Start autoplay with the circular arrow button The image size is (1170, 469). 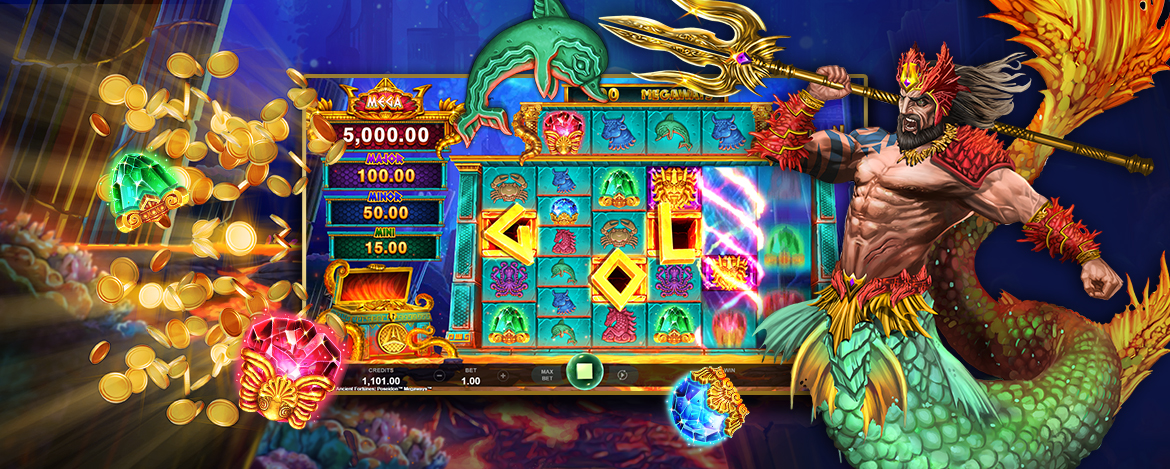(x=622, y=375)
